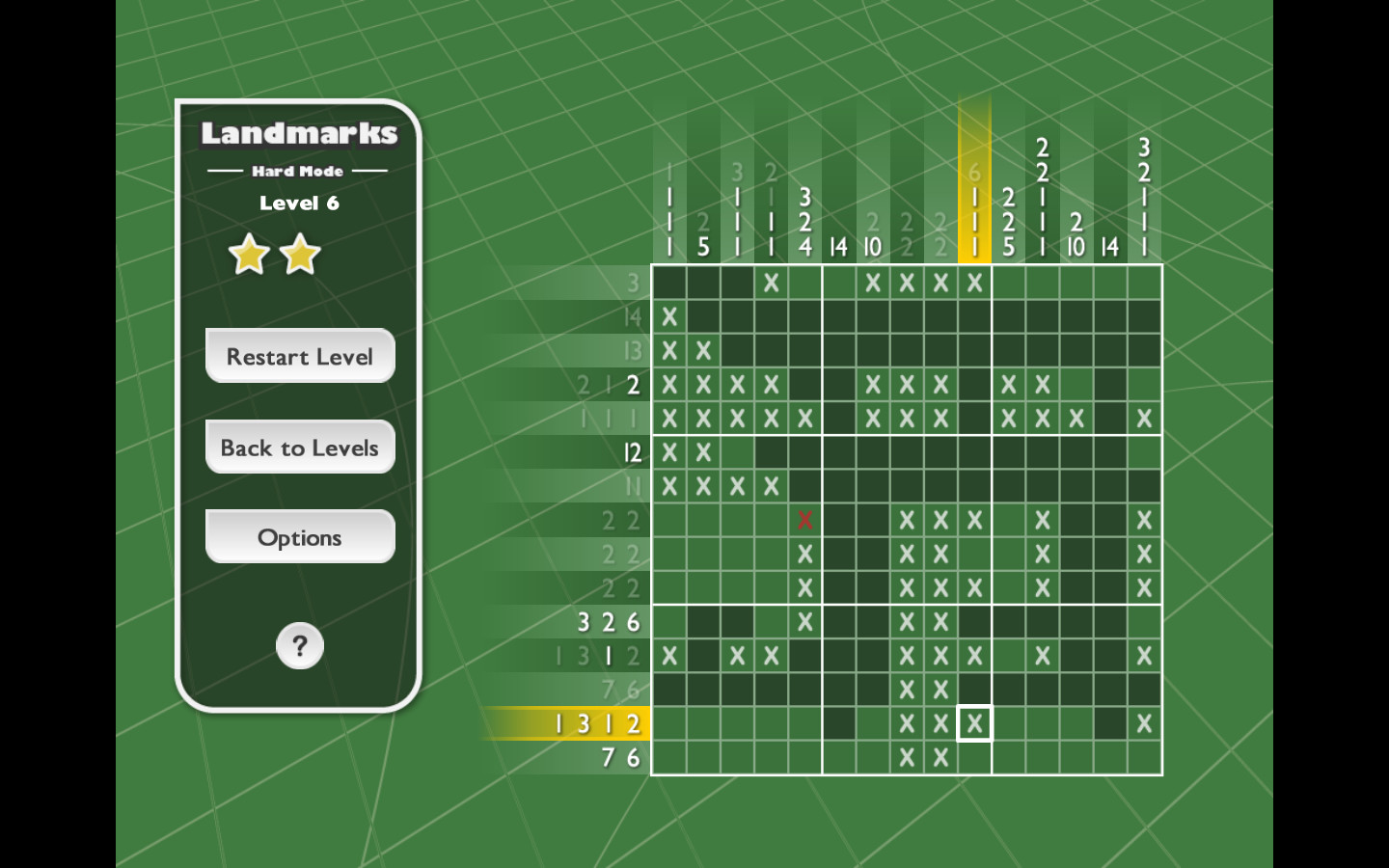Click the 14 column hint
The image size is (1389, 868).
click(x=838, y=245)
